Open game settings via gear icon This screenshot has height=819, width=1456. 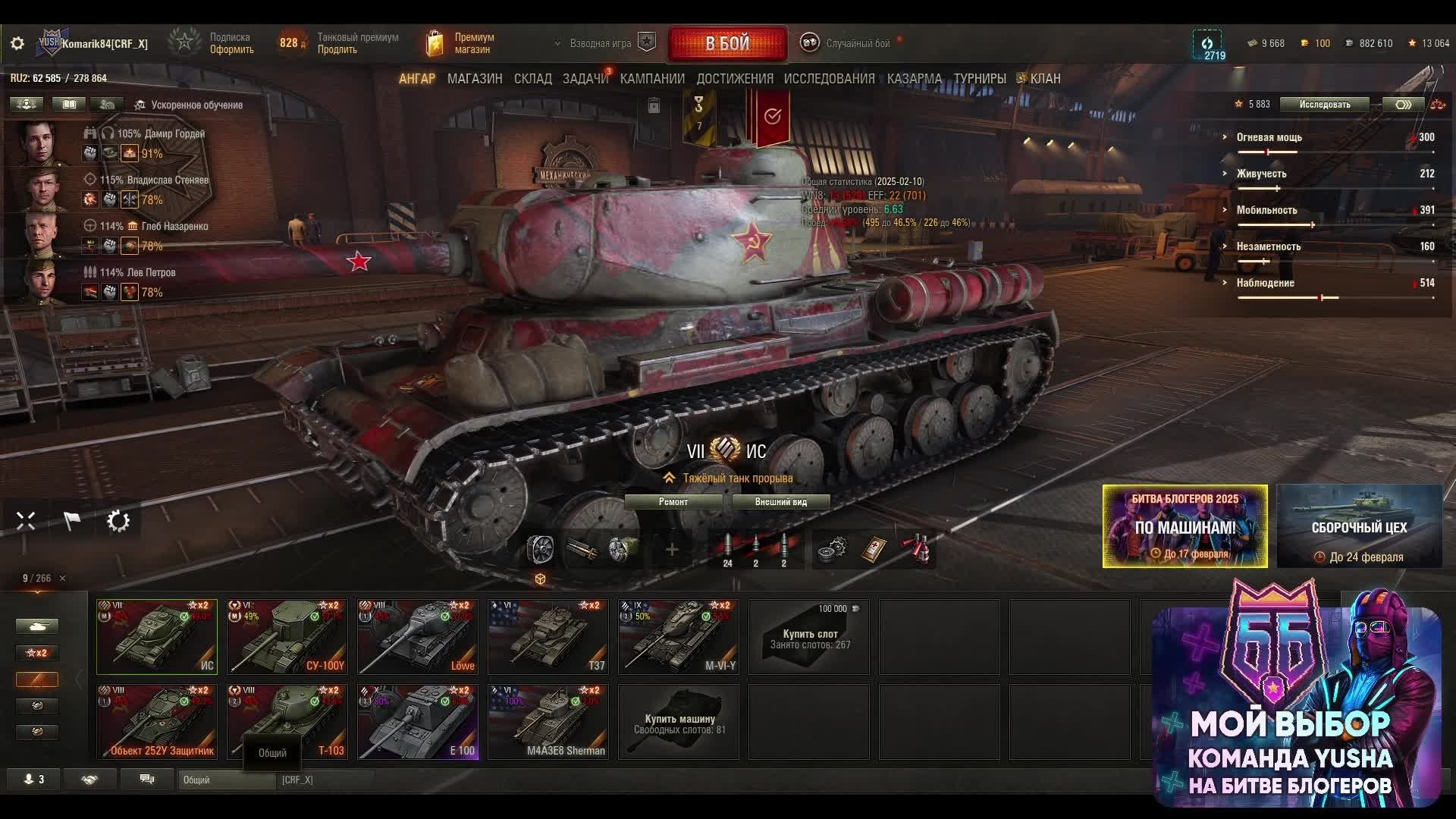point(17,44)
